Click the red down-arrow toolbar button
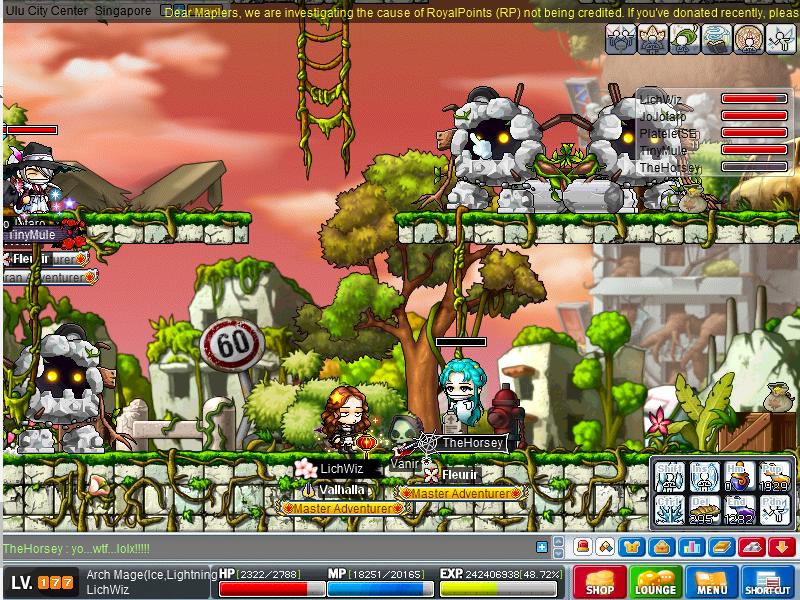The image size is (800, 600). click(781, 547)
